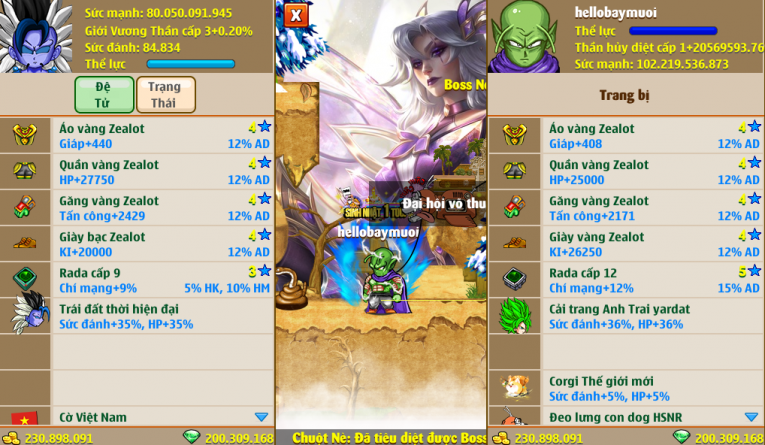The image size is (765, 445).
Task: Close the panel with the orange X button
Action: click(295, 15)
